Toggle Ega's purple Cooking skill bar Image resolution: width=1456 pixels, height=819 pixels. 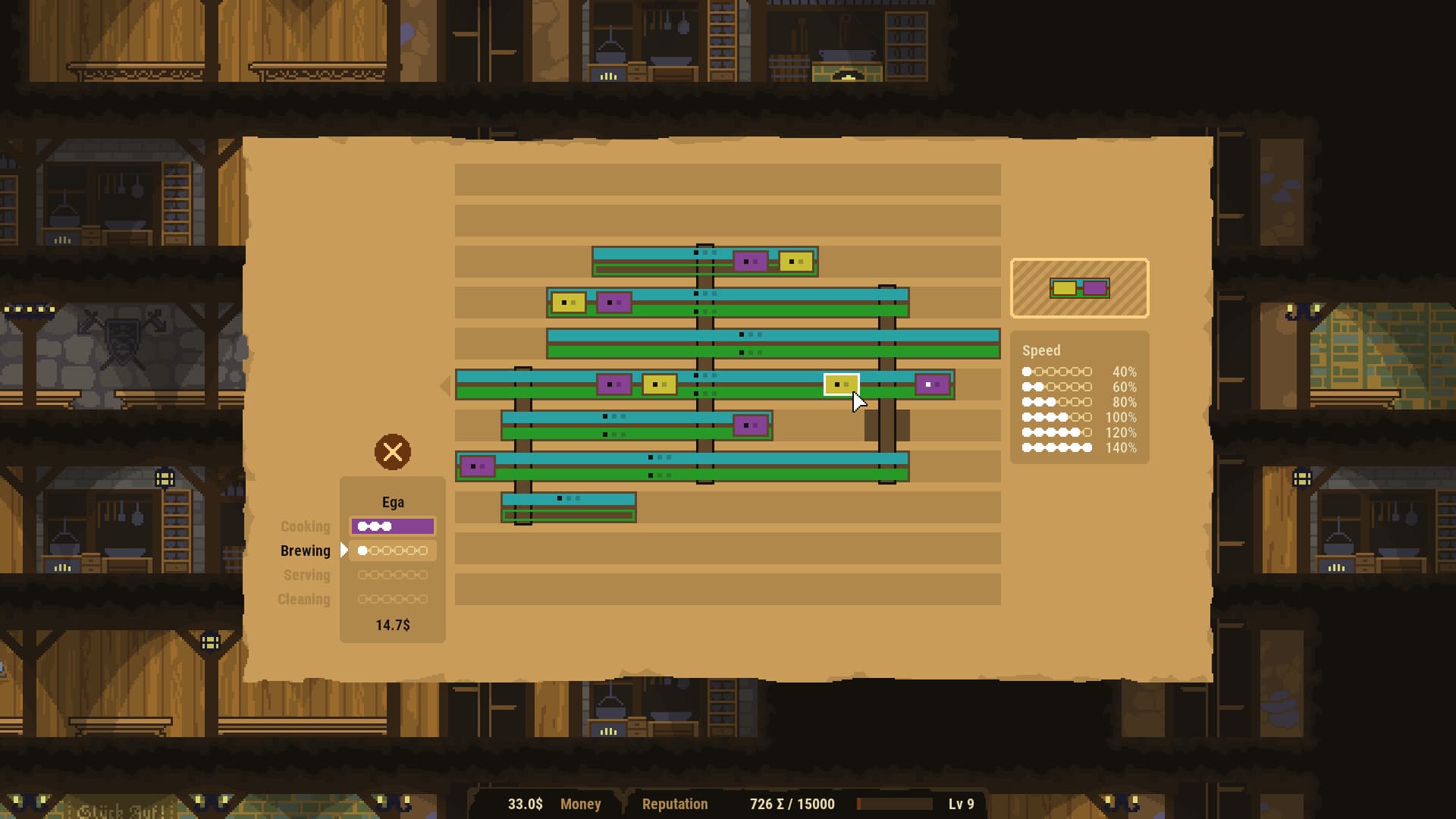pos(392,526)
